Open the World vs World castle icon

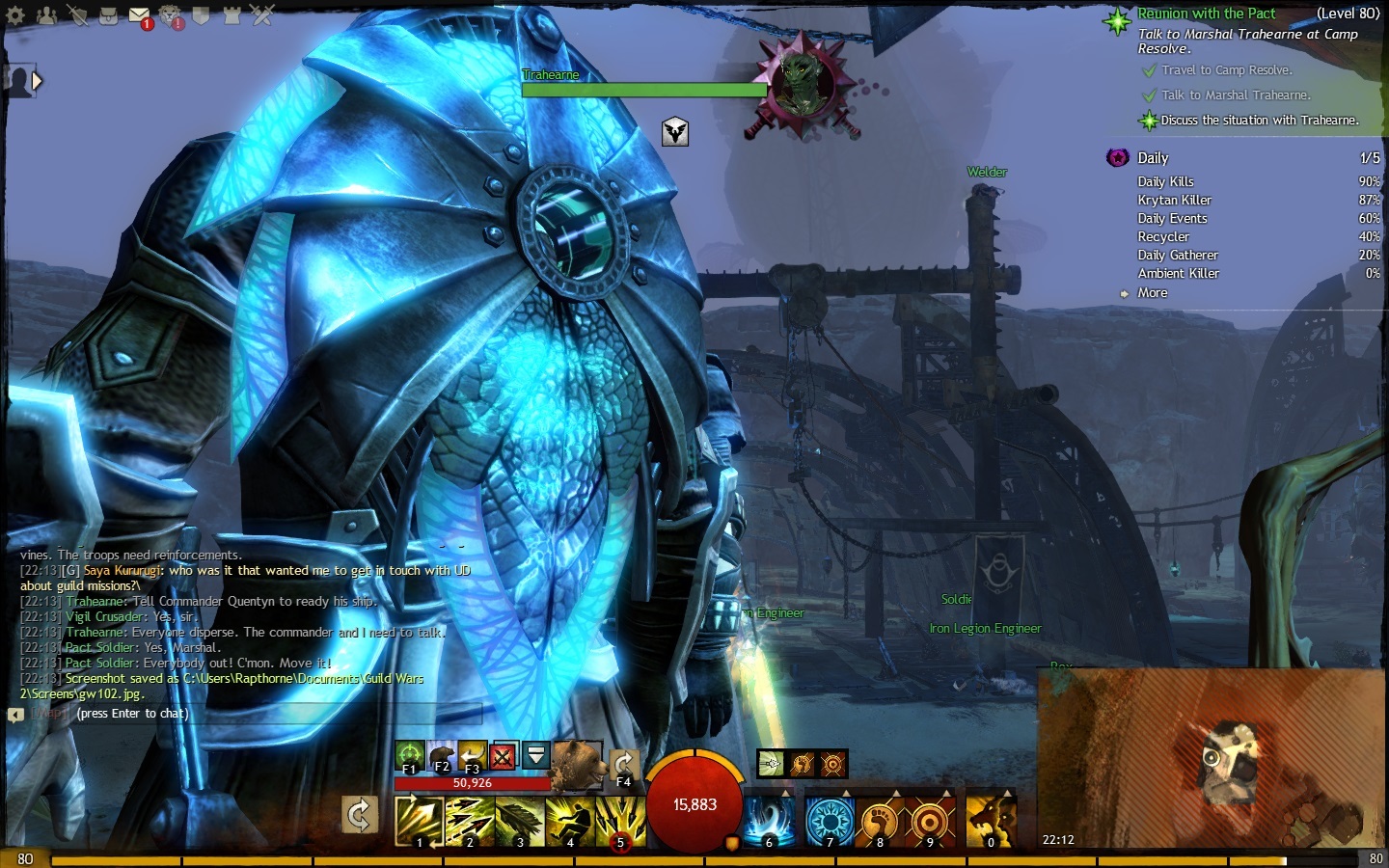click(231, 14)
